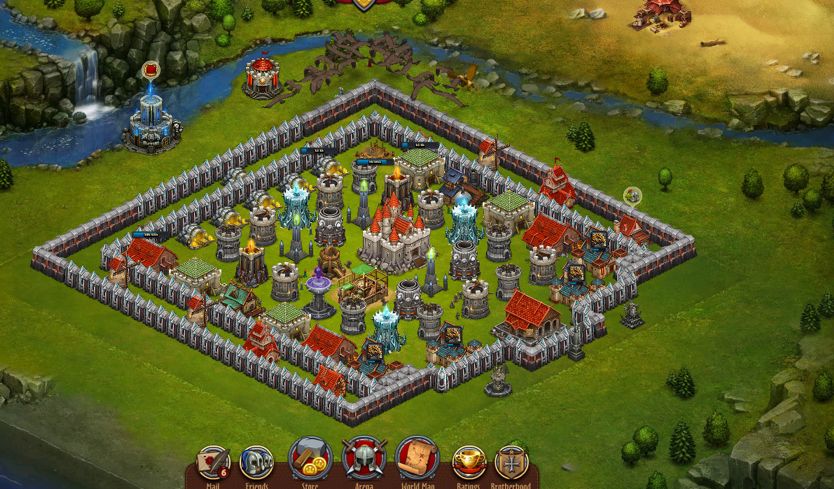The width and height of the screenshot is (834, 489).
Task: Show the Friends list
Action: (x=257, y=463)
